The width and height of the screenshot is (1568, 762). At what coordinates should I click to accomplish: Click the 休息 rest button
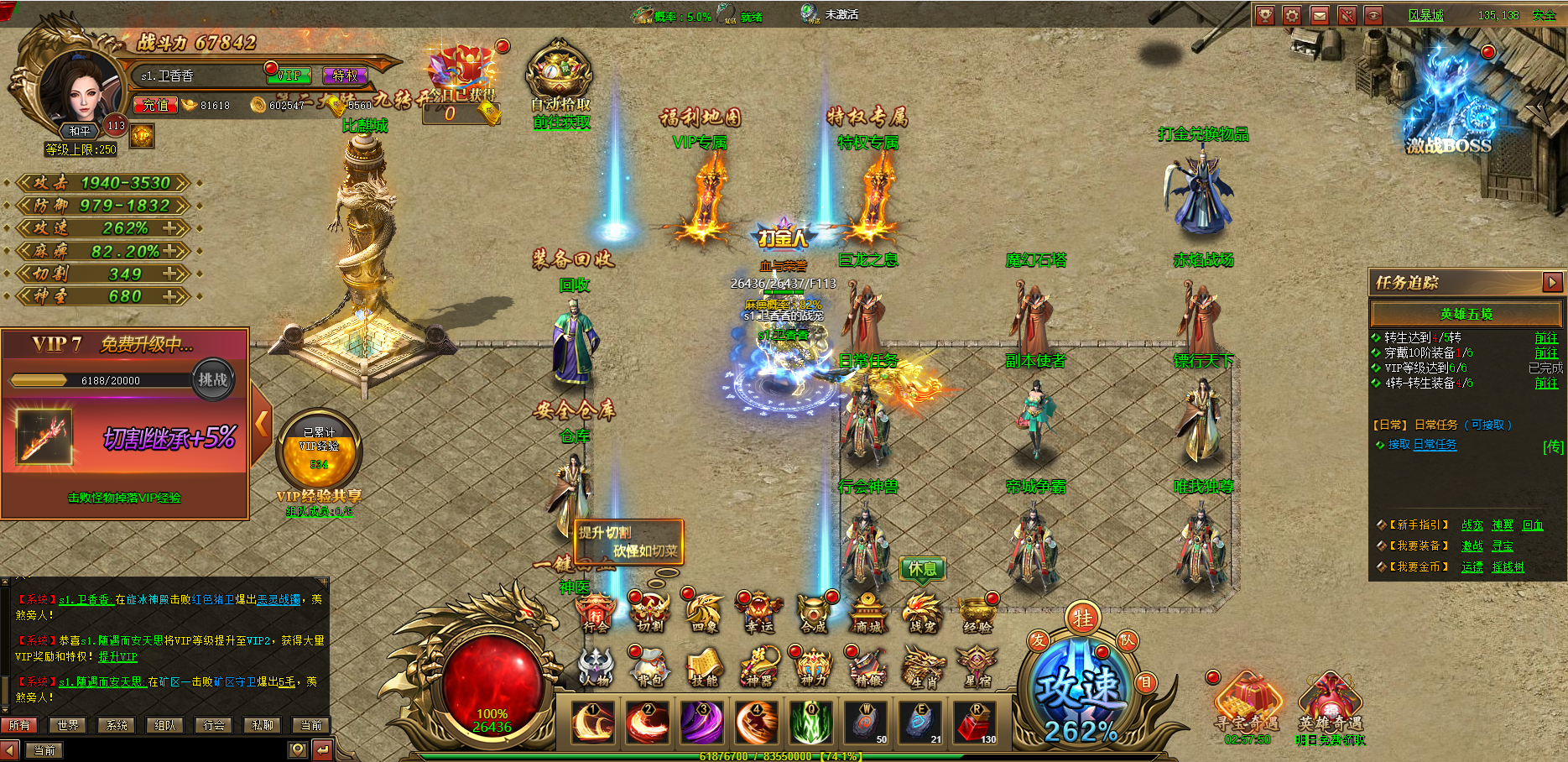[x=922, y=569]
